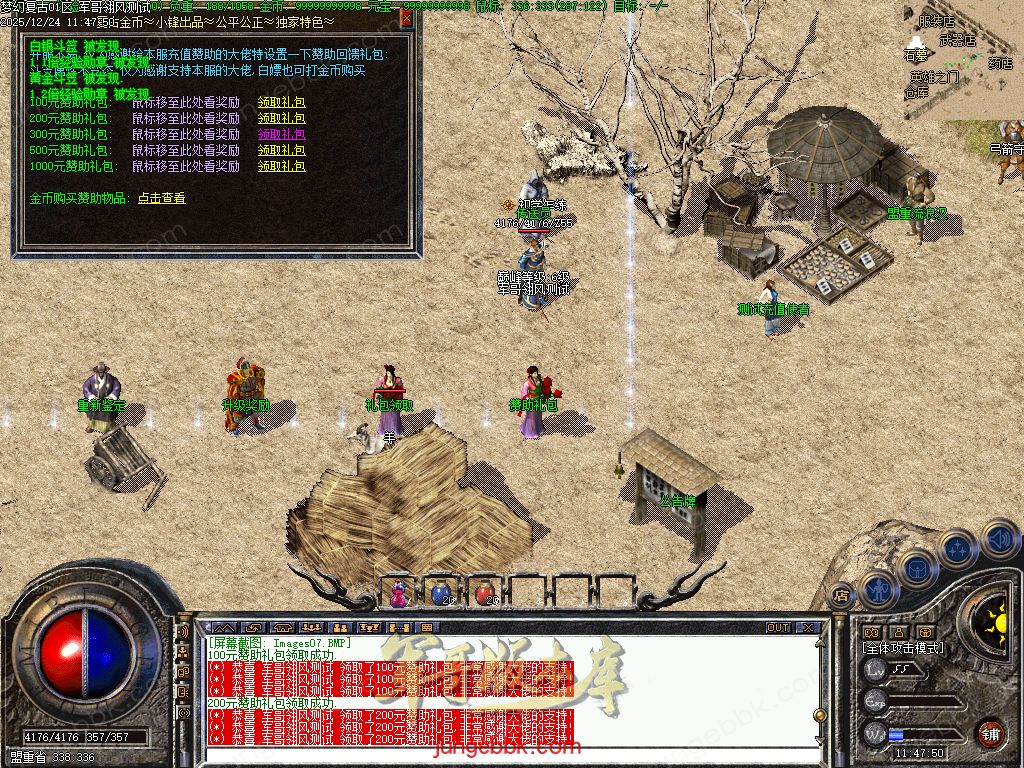Click the OUT button above chat
Image resolution: width=1024 pixels, height=768 pixels.
click(778, 627)
